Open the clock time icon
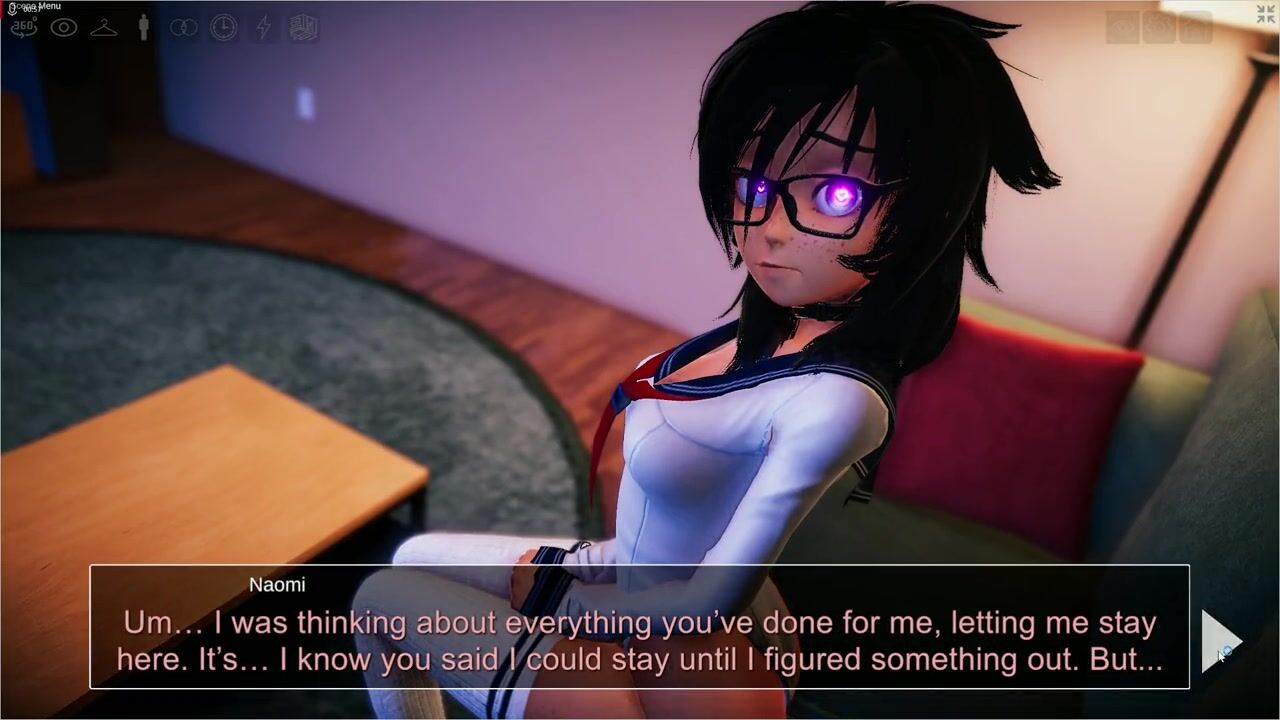The image size is (1280, 720). [224, 28]
